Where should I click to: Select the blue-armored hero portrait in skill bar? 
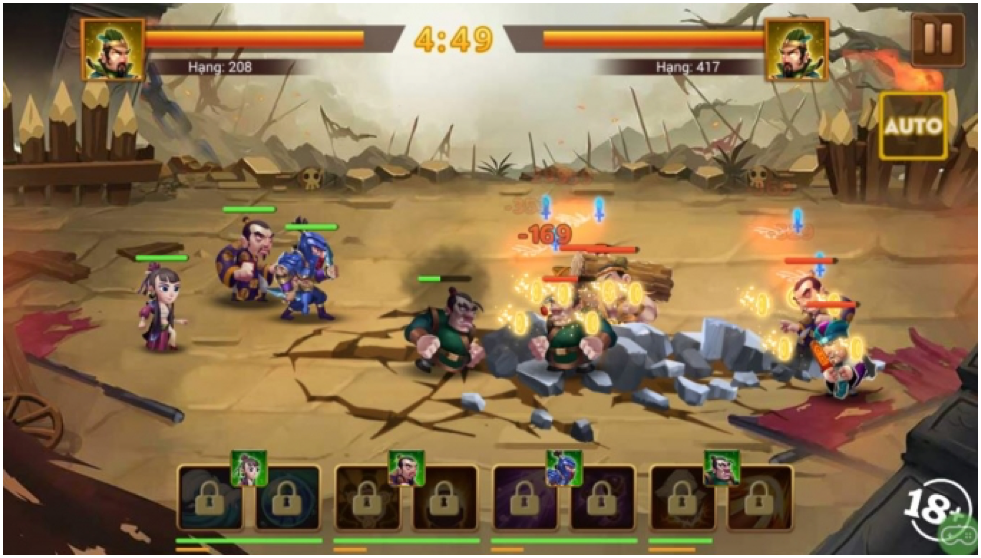[x=564, y=467]
